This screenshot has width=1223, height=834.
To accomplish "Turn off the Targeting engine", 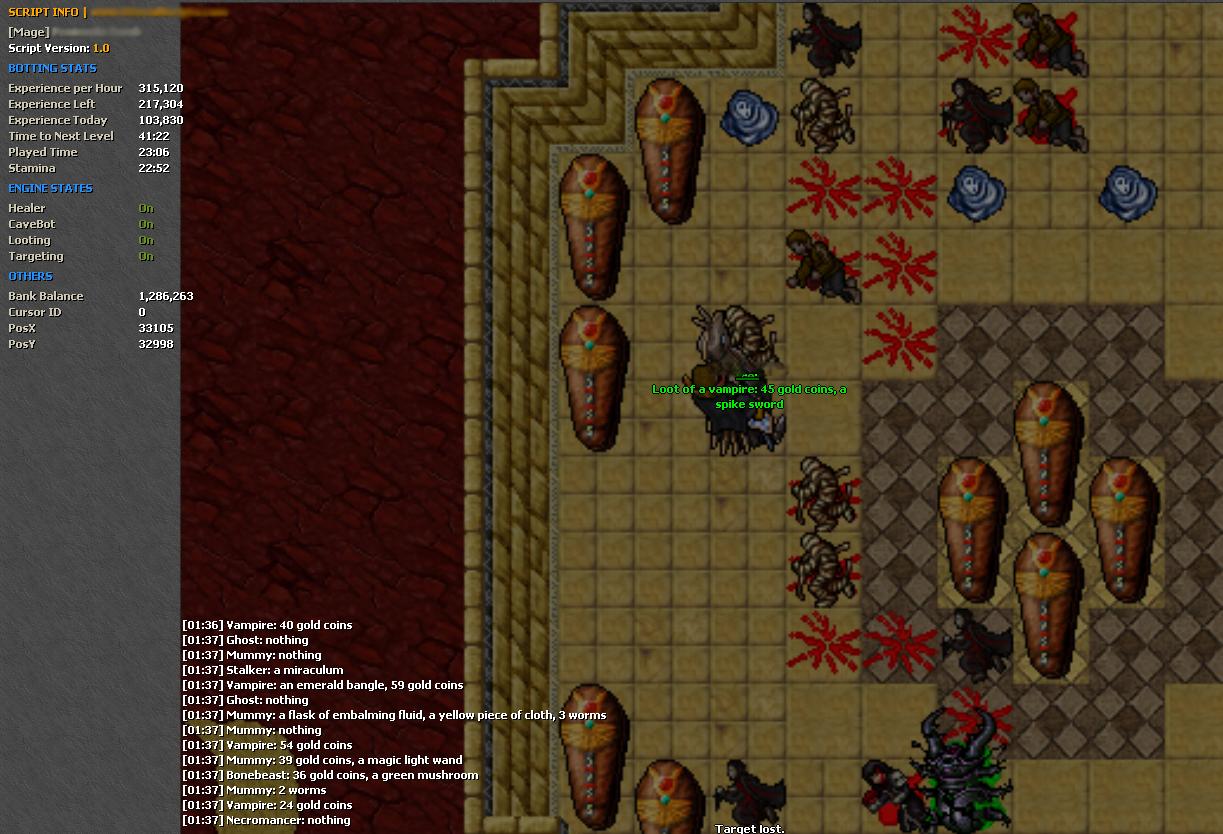I will [146, 256].
